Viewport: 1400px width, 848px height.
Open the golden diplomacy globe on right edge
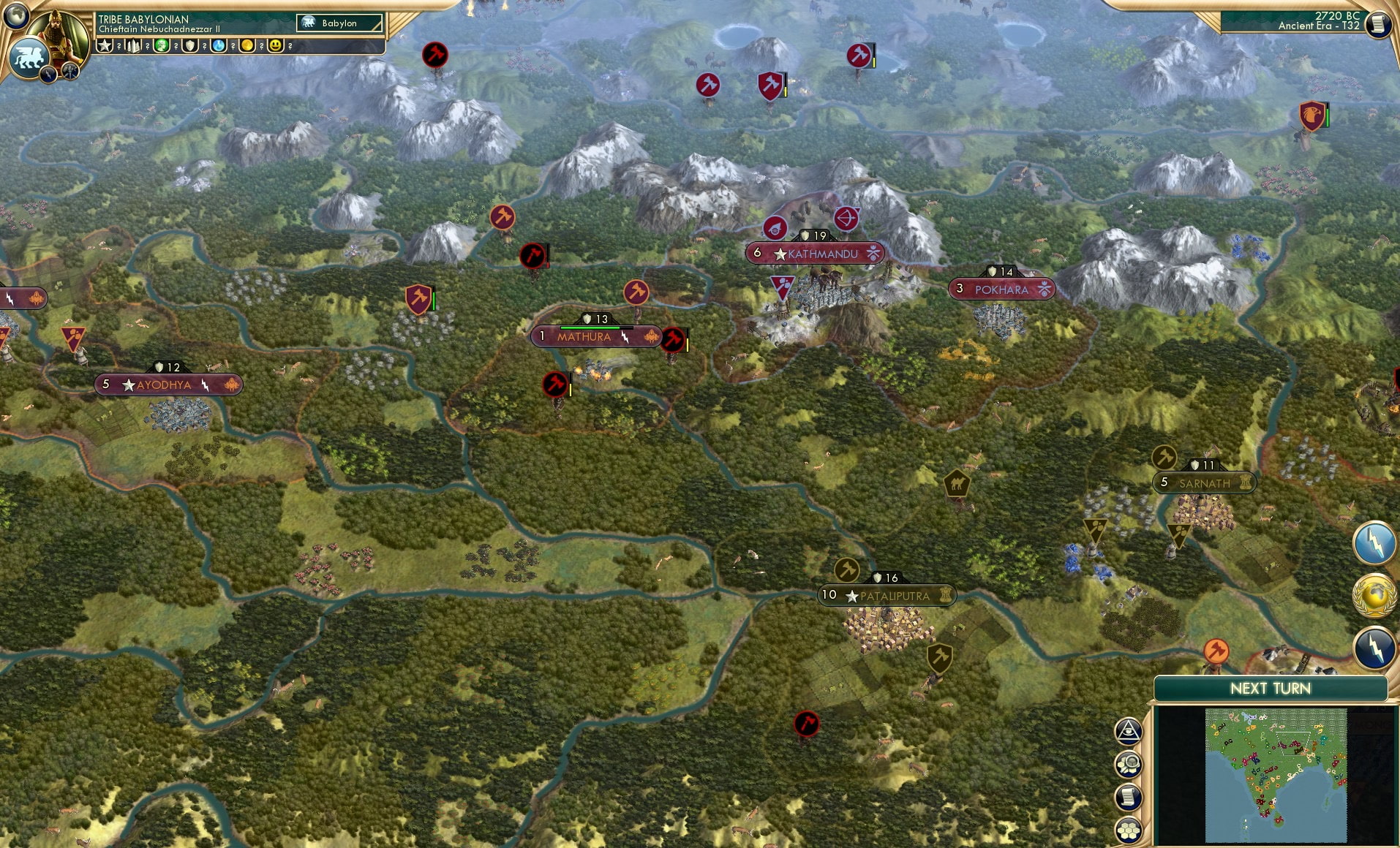(x=1376, y=594)
